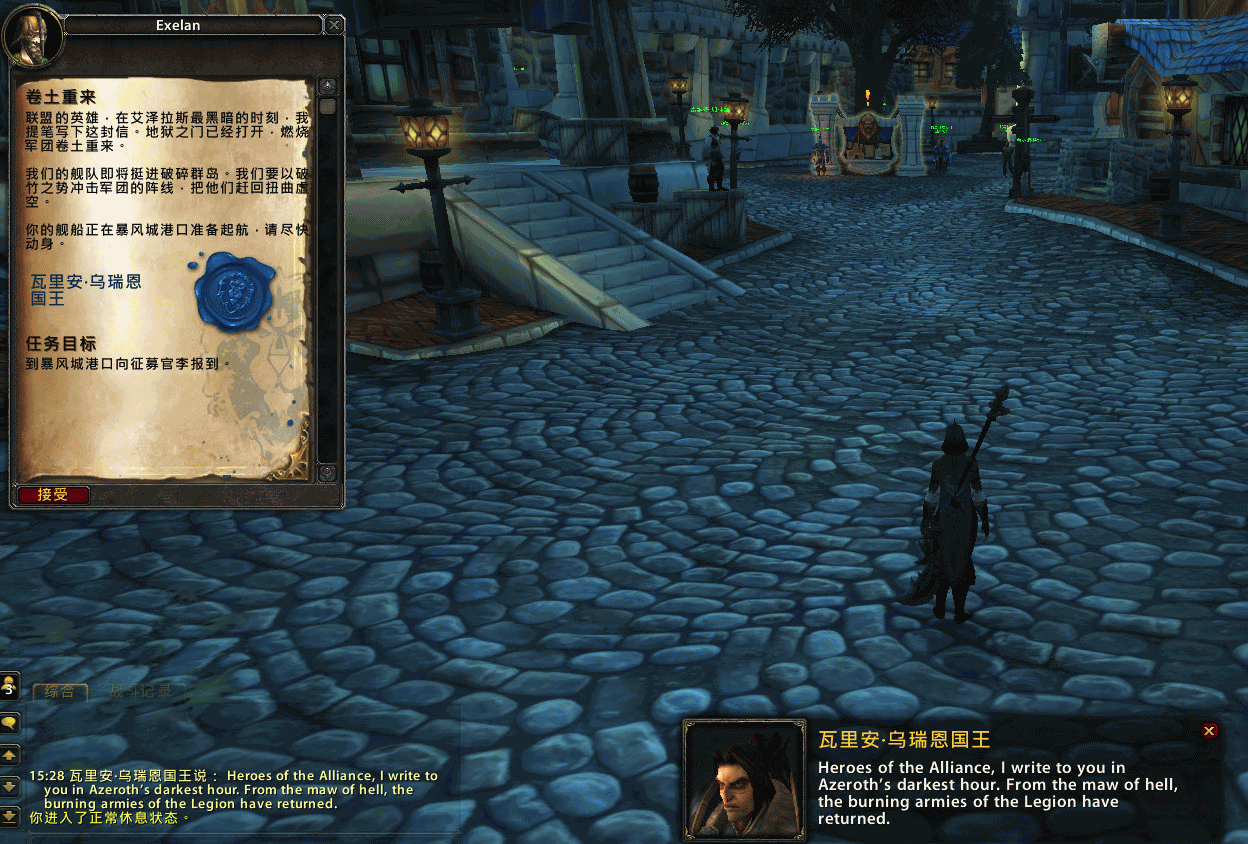Click the chat up arrow button
Image resolution: width=1248 pixels, height=844 pixels.
click(x=10, y=754)
